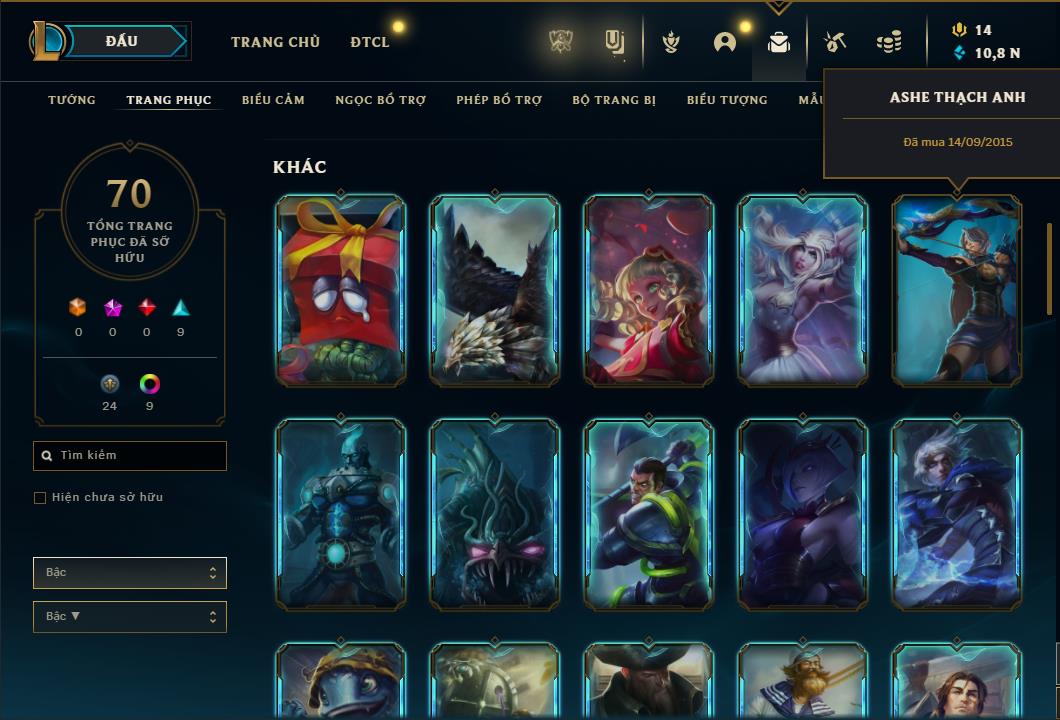Open the profile silhouette icon
The width and height of the screenshot is (1060, 720).
pyautogui.click(x=725, y=42)
